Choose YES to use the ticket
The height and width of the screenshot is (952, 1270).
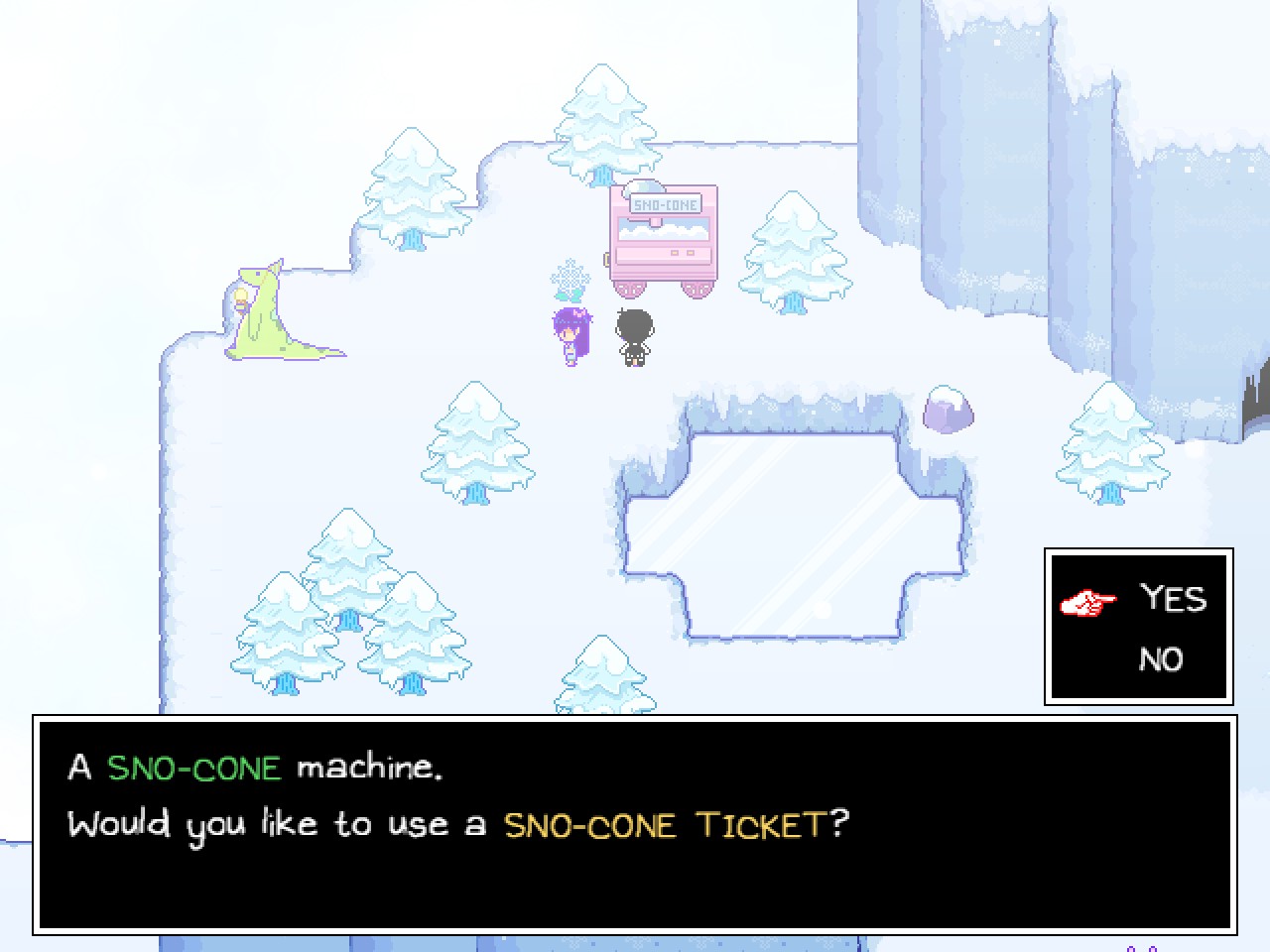1174,599
